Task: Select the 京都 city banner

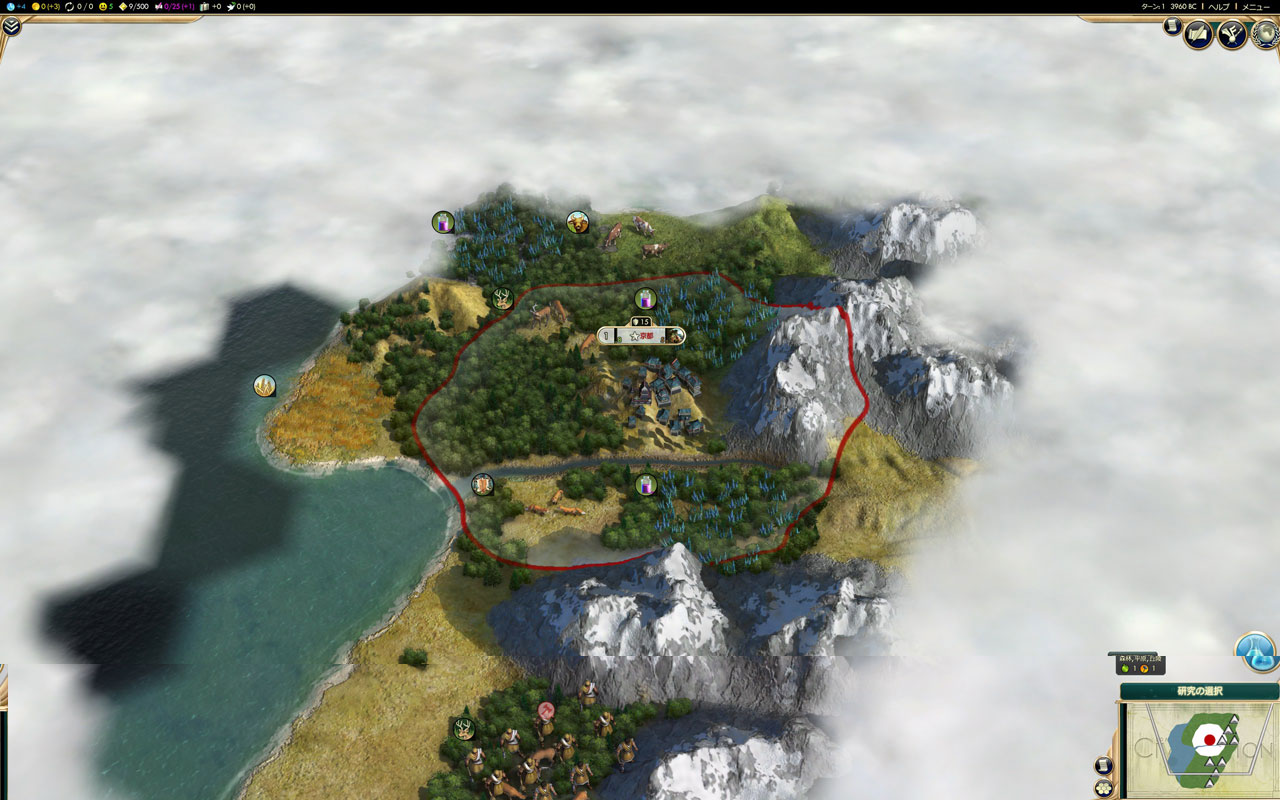Action: coord(643,336)
